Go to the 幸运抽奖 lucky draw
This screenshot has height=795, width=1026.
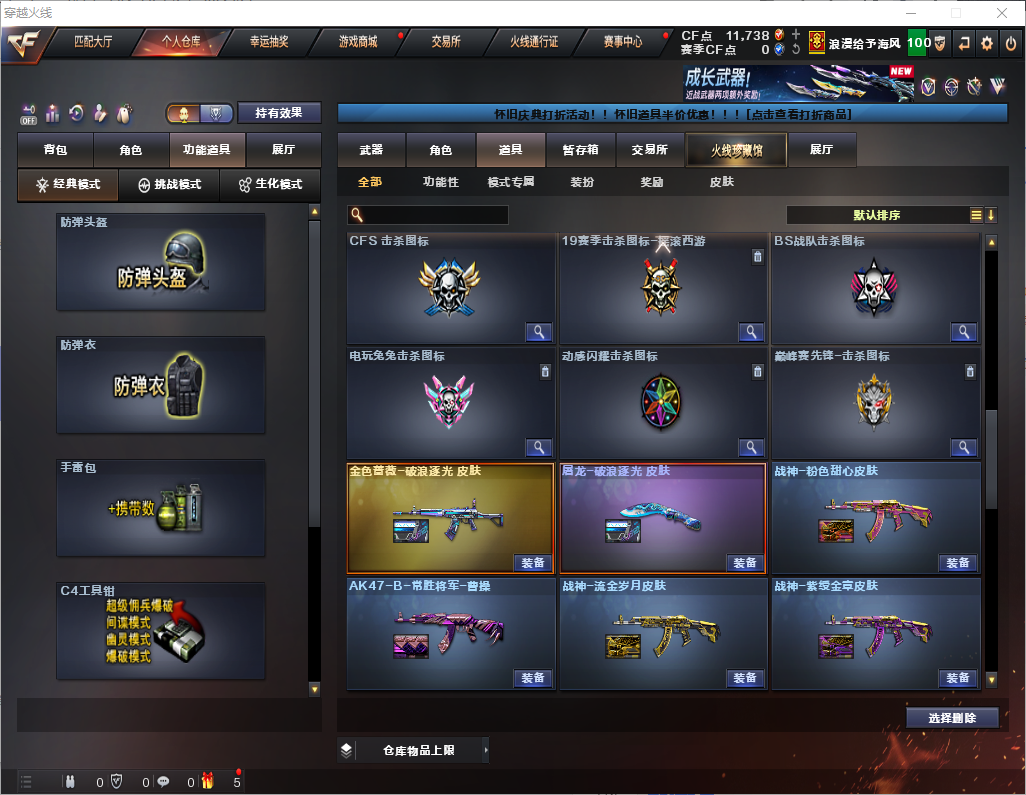[268, 42]
